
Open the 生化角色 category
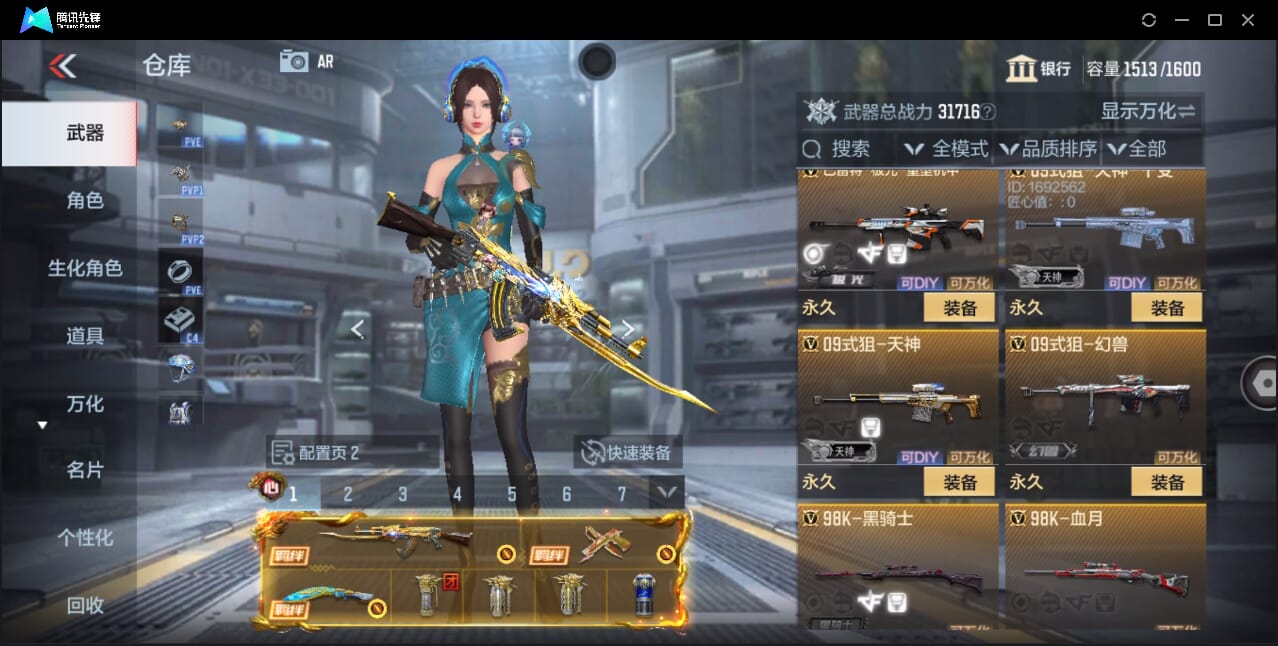tap(85, 268)
